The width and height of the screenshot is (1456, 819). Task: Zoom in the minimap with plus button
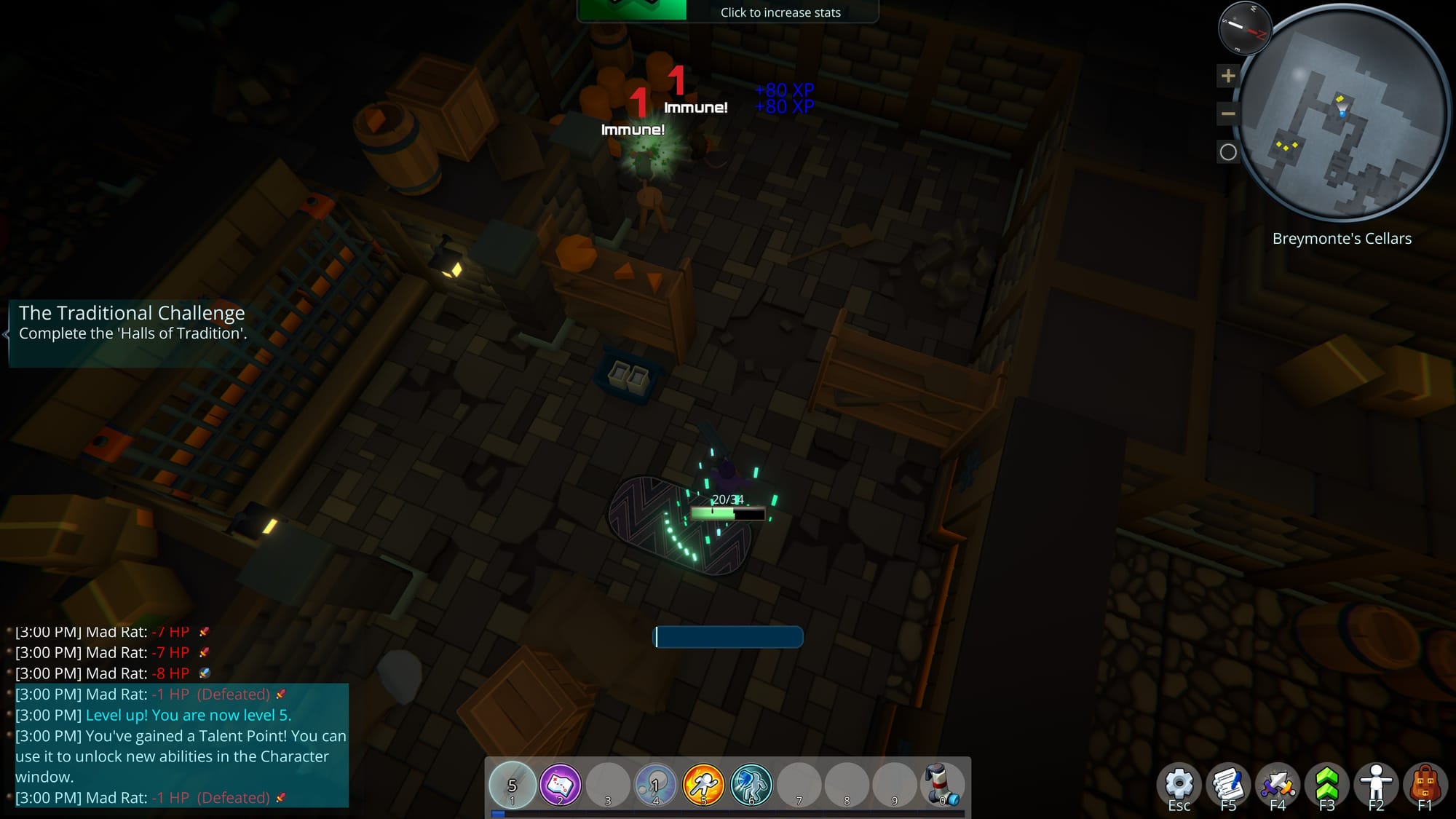[x=1228, y=76]
